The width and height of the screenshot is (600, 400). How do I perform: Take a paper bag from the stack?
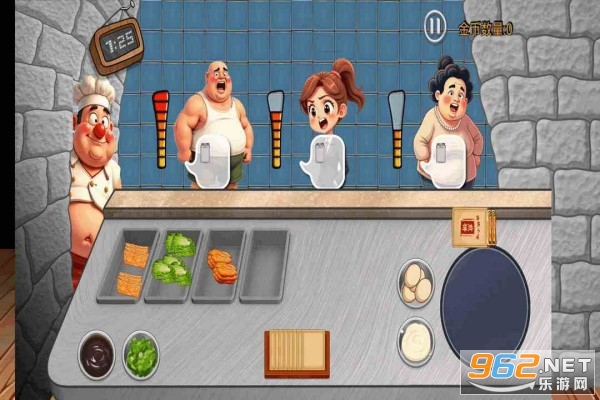click(468, 227)
